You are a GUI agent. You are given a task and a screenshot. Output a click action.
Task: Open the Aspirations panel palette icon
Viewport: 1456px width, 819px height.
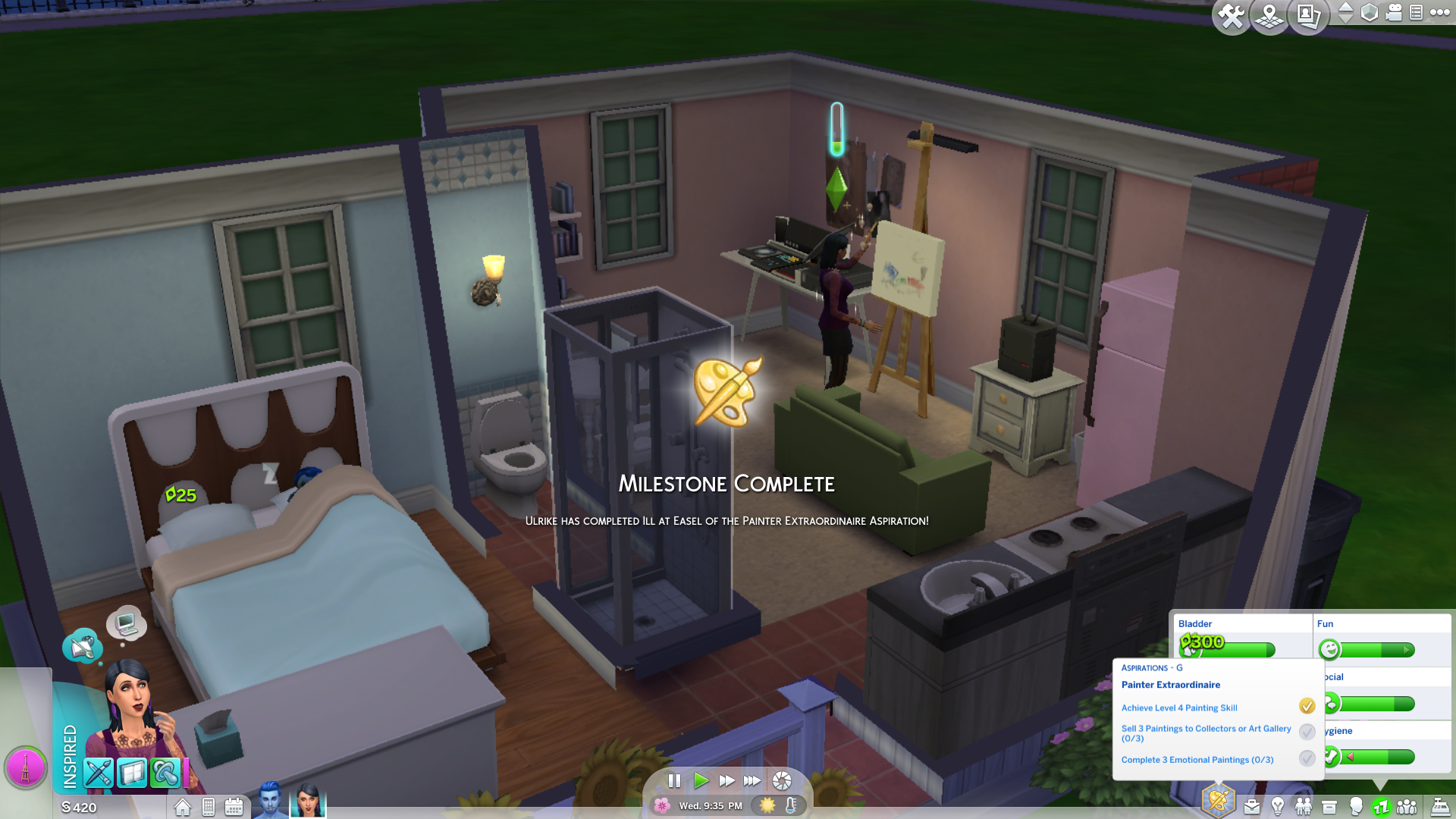pyautogui.click(x=1219, y=801)
